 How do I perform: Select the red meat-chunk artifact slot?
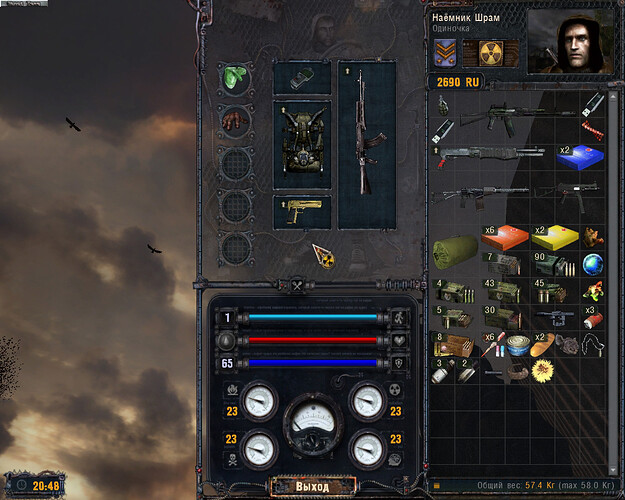pyautogui.click(x=234, y=122)
